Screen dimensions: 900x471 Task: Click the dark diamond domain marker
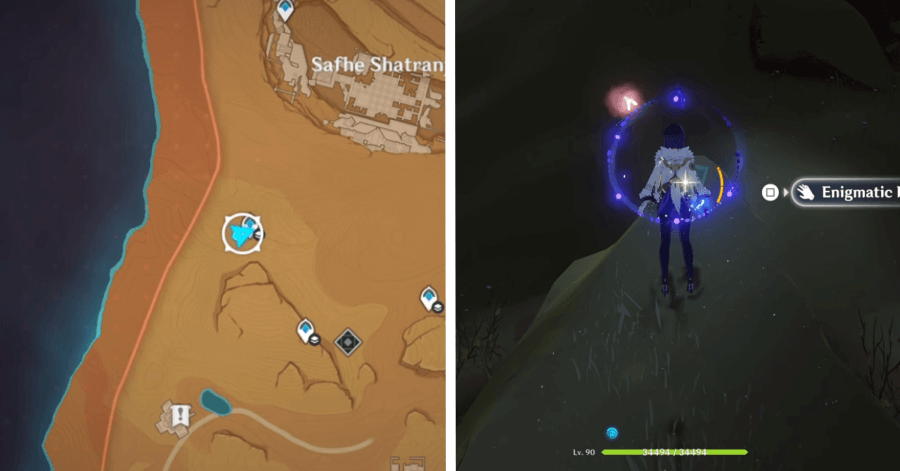[x=347, y=342]
